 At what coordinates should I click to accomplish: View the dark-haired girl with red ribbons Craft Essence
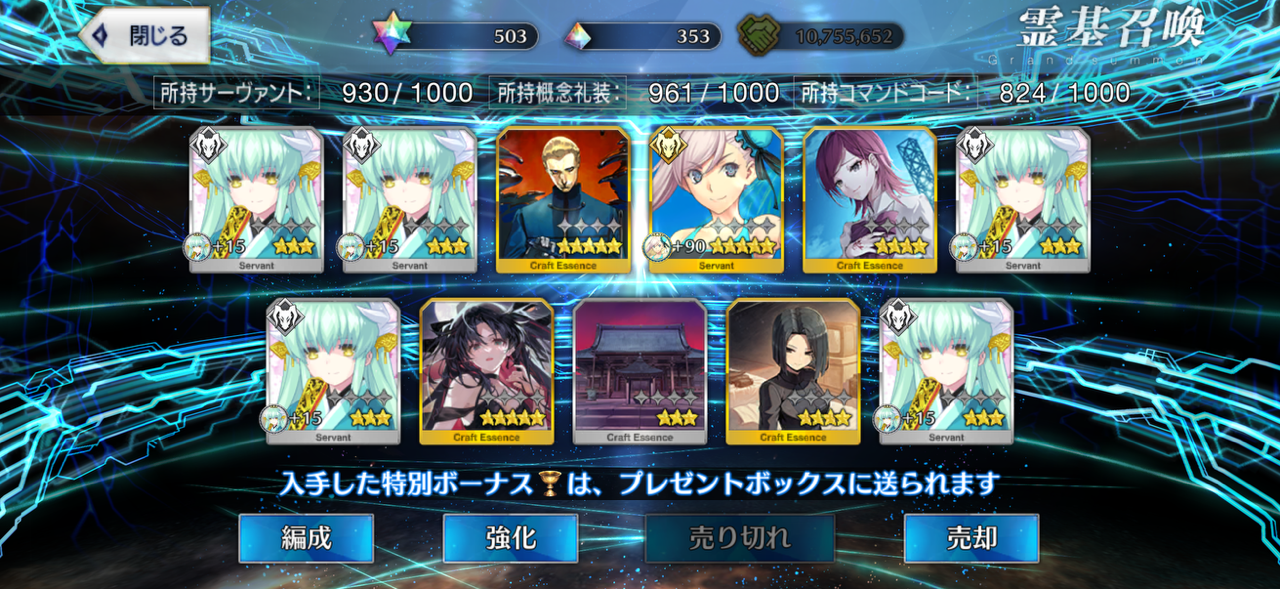pos(486,371)
